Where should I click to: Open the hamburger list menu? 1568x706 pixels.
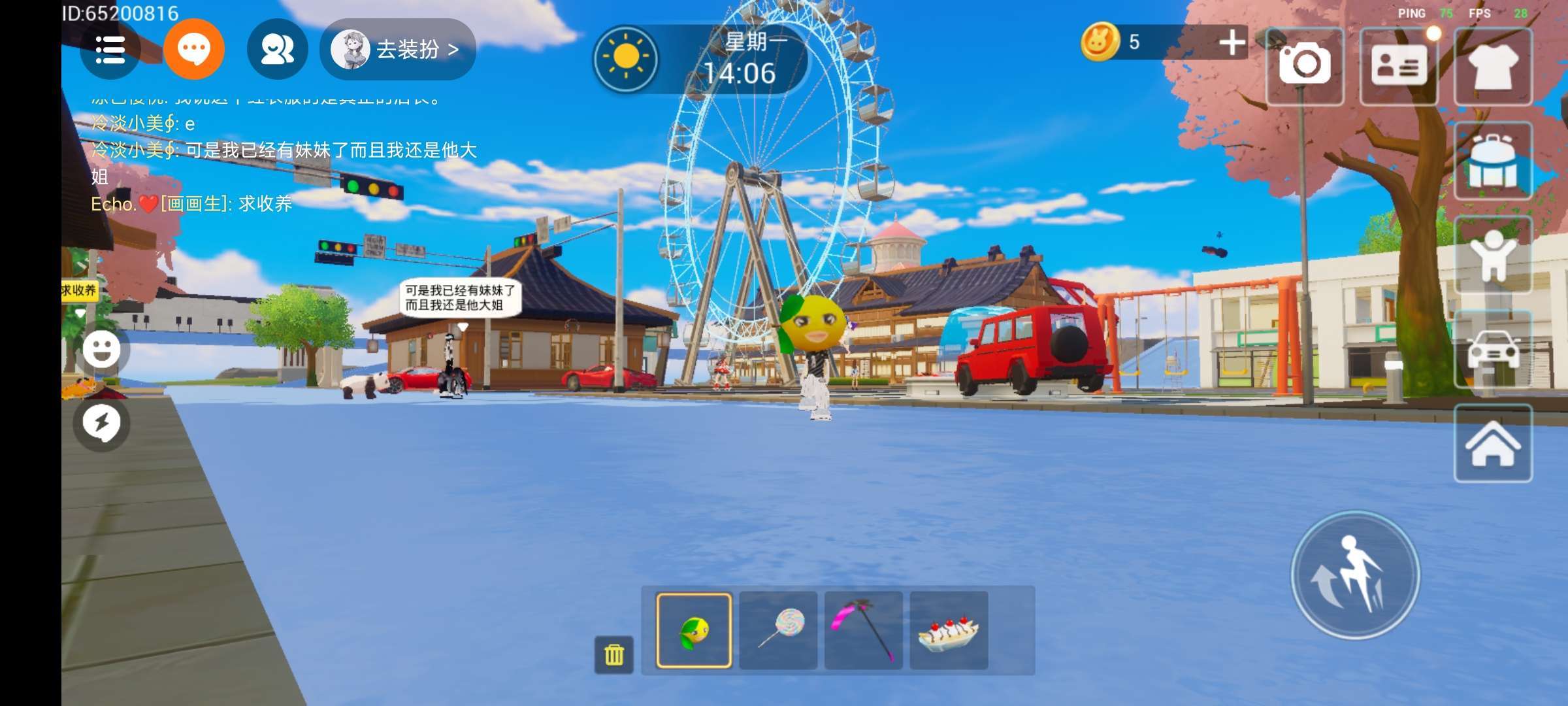[110, 50]
